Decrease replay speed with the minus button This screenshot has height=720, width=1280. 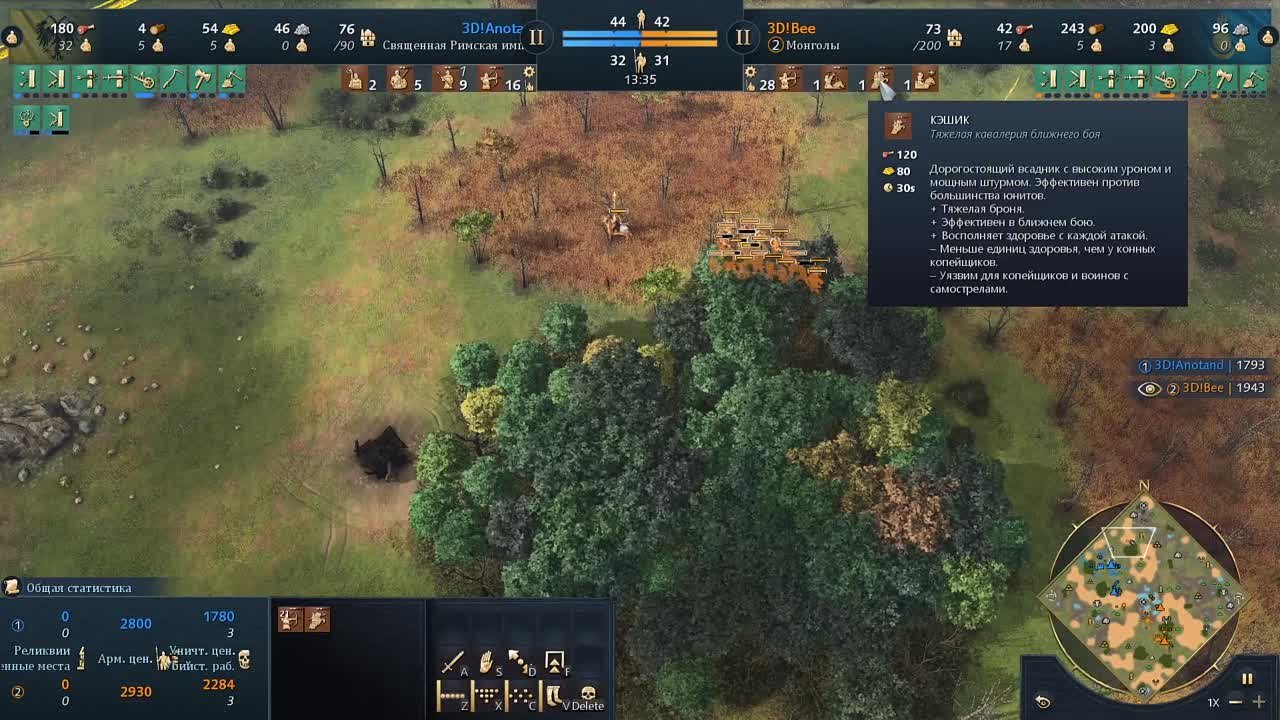1236,702
